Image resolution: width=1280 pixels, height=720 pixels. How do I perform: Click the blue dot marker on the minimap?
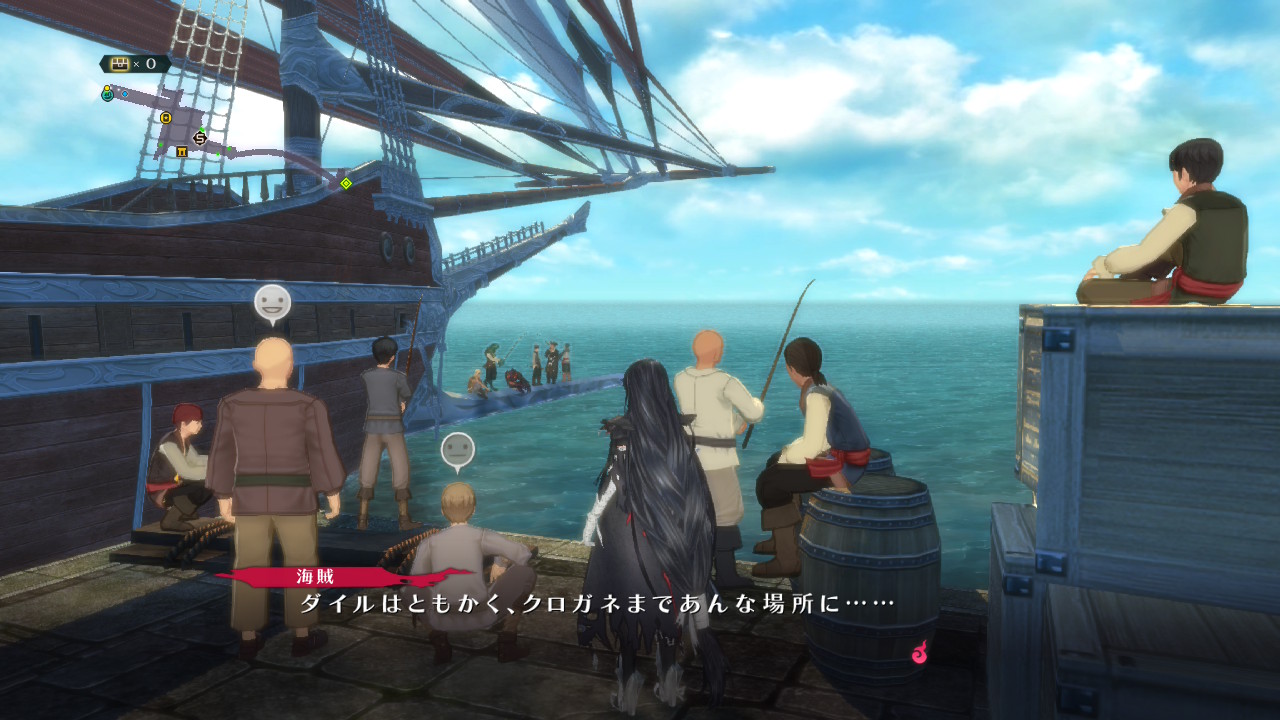125,94
